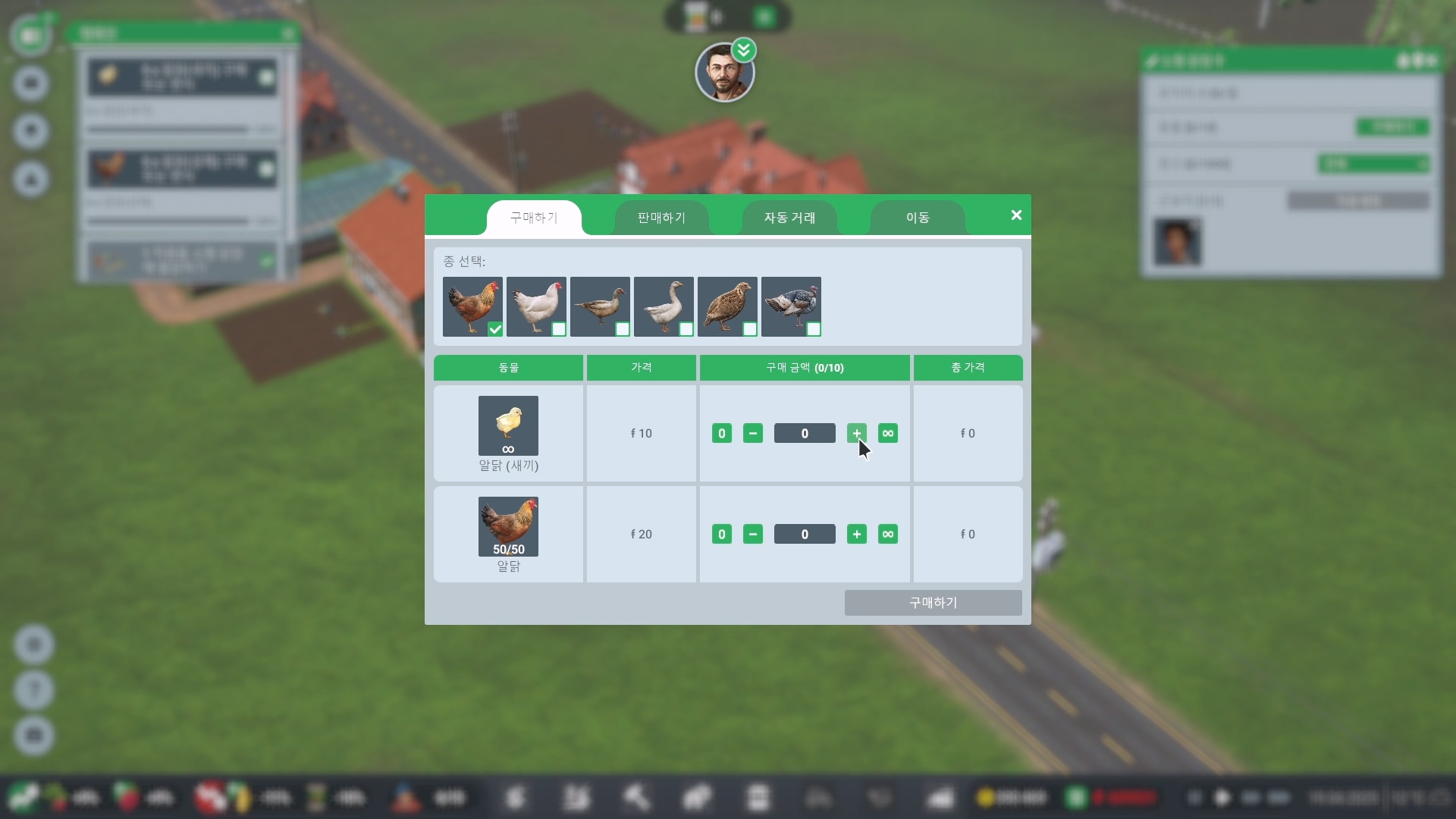Viewport: 1456px width, 819px height.
Task: Click the farmer character portrait
Action: [x=724, y=74]
